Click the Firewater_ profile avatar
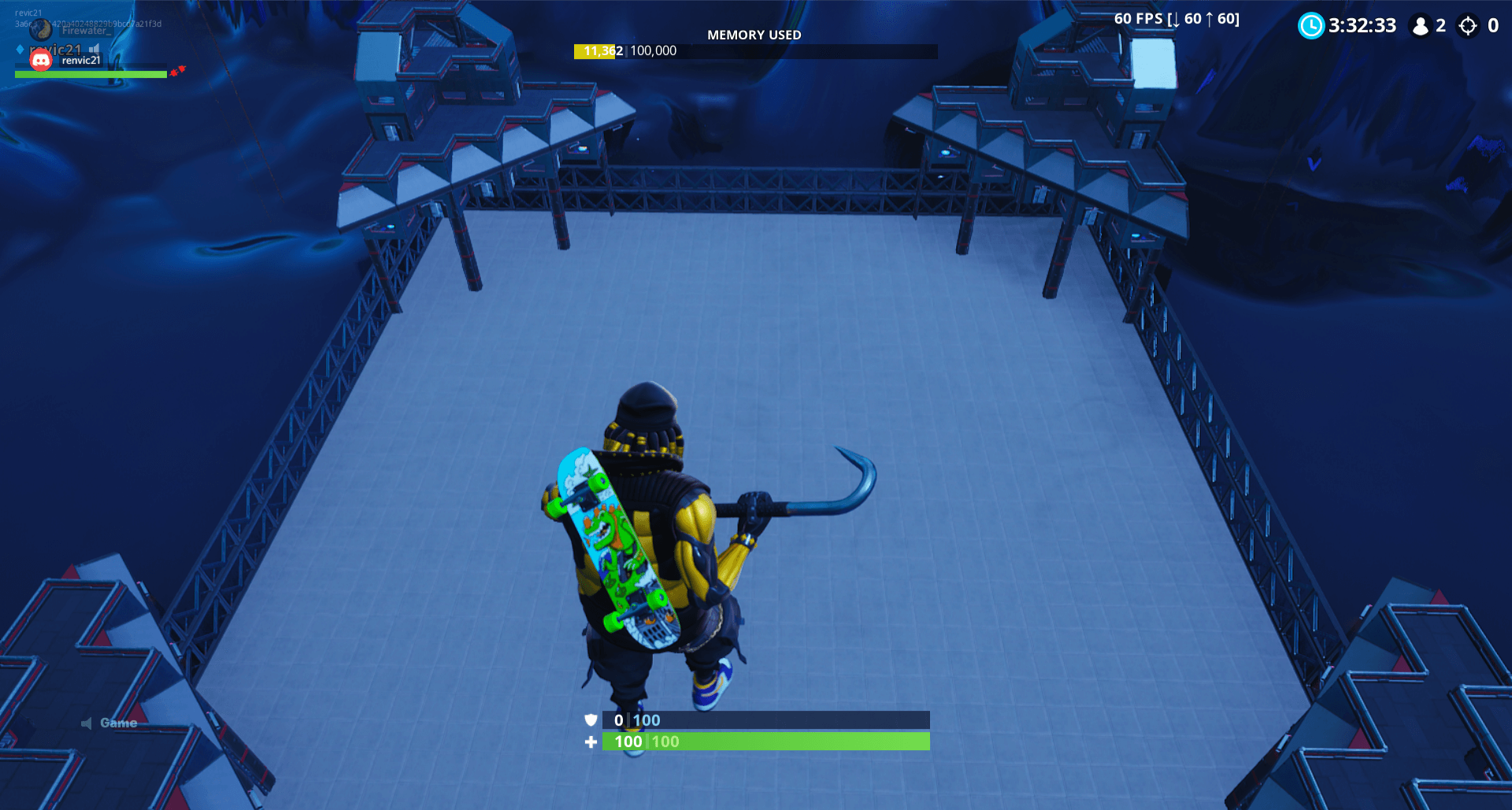Image resolution: width=1512 pixels, height=810 pixels. pos(41,30)
